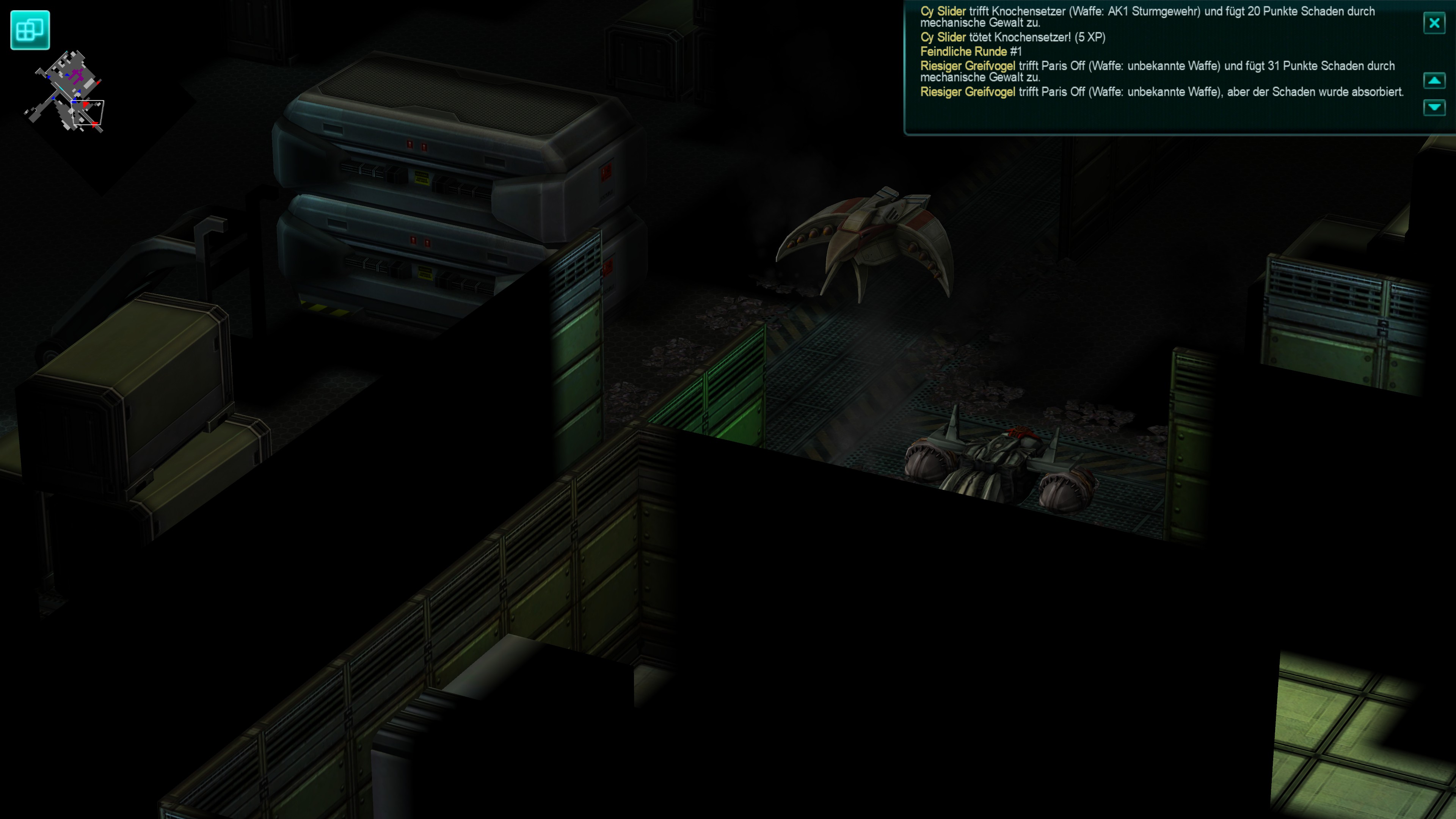The width and height of the screenshot is (1456, 819).
Task: Click on the minimap
Action: (x=67, y=91)
